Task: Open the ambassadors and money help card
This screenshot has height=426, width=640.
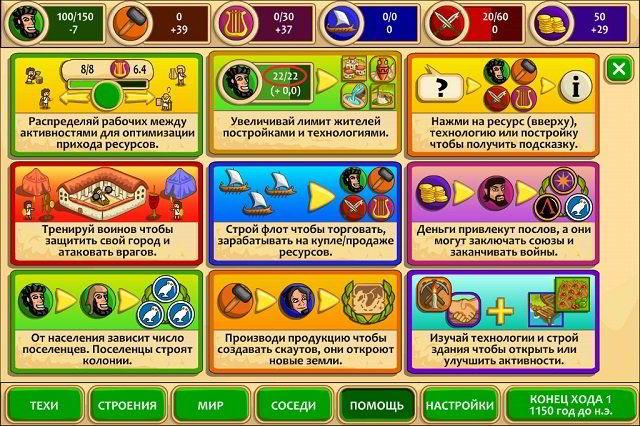Action: tap(502, 211)
